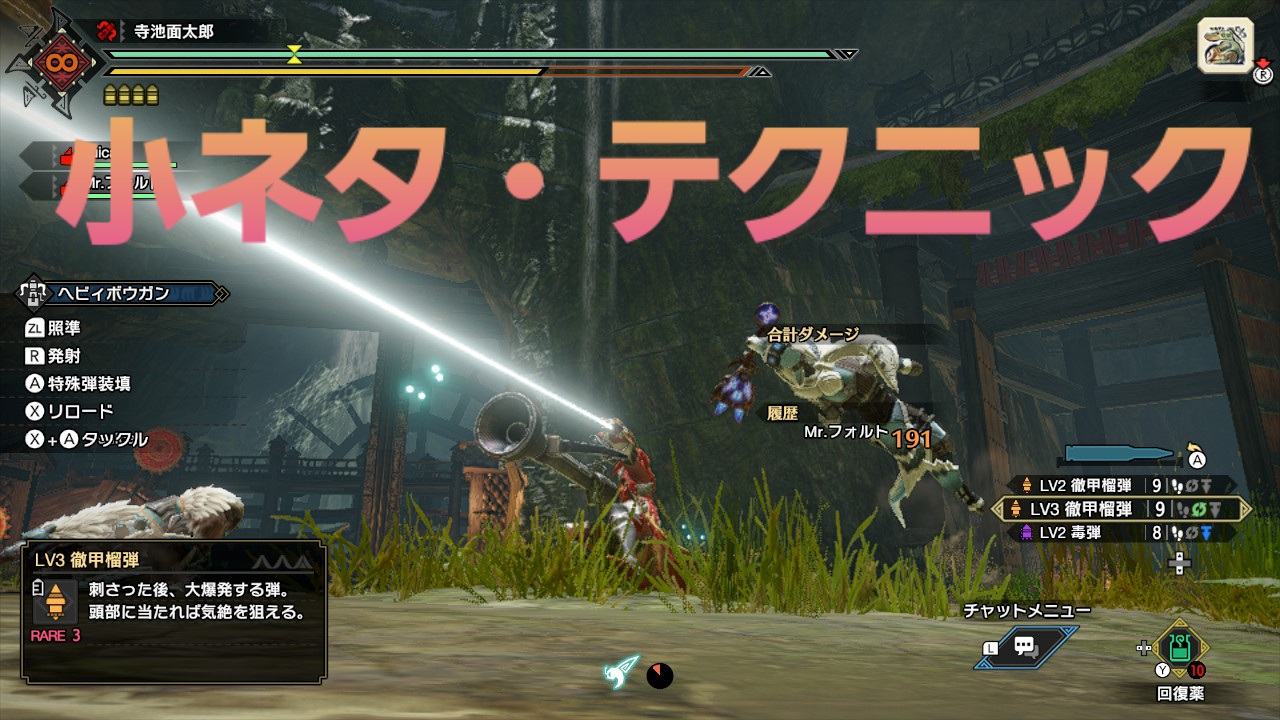
Task: Click the LV3 徹甲榴弾 description panel
Action: (x=173, y=608)
